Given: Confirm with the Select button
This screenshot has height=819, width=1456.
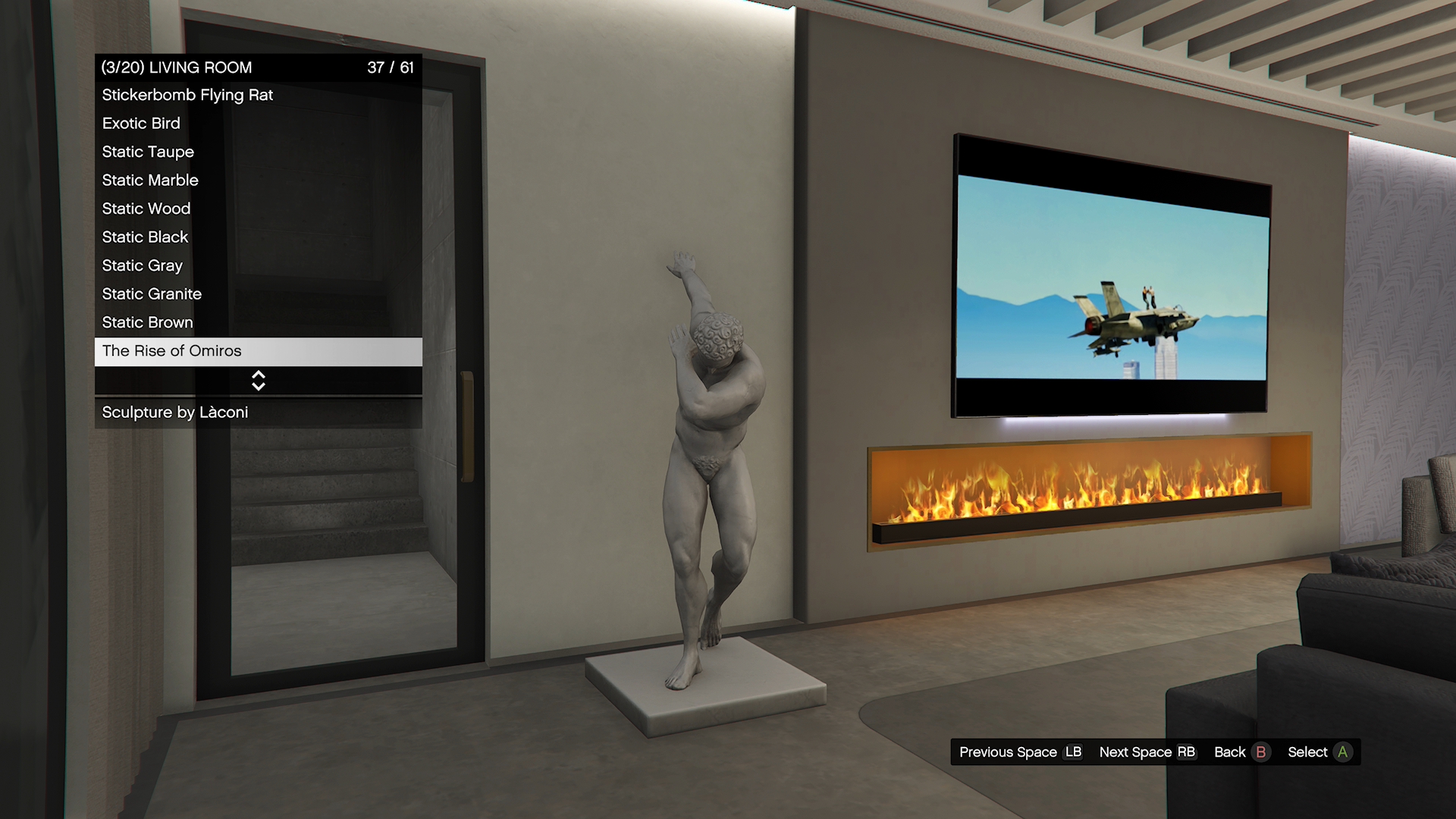Looking at the screenshot, I should tap(1319, 752).
